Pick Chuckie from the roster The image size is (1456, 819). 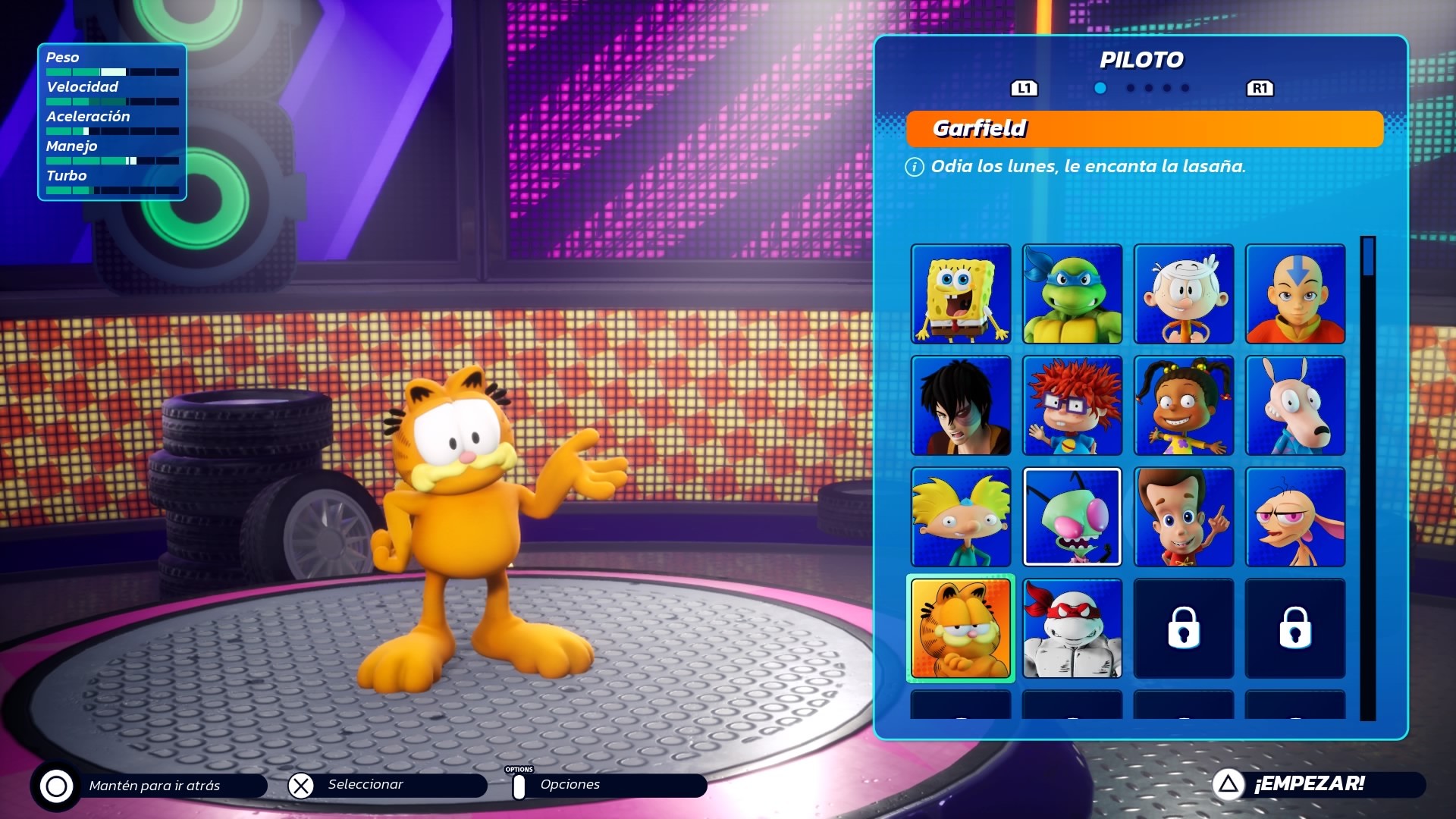[1072, 406]
